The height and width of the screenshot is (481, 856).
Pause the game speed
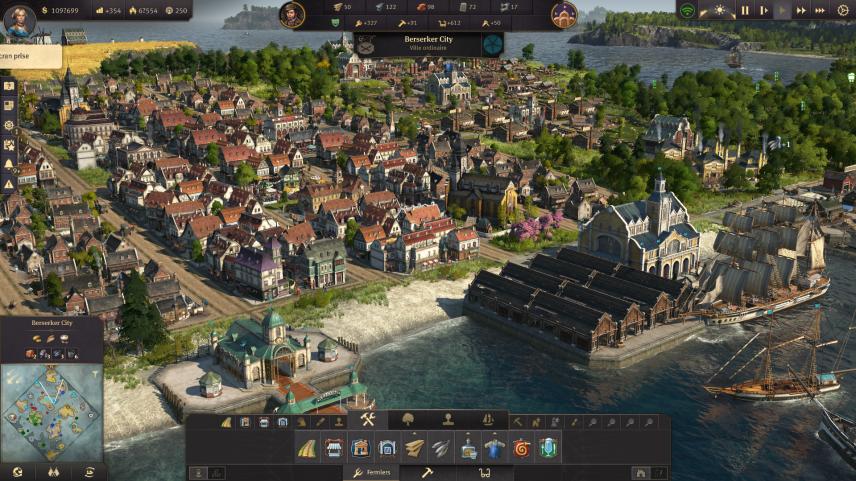point(744,10)
